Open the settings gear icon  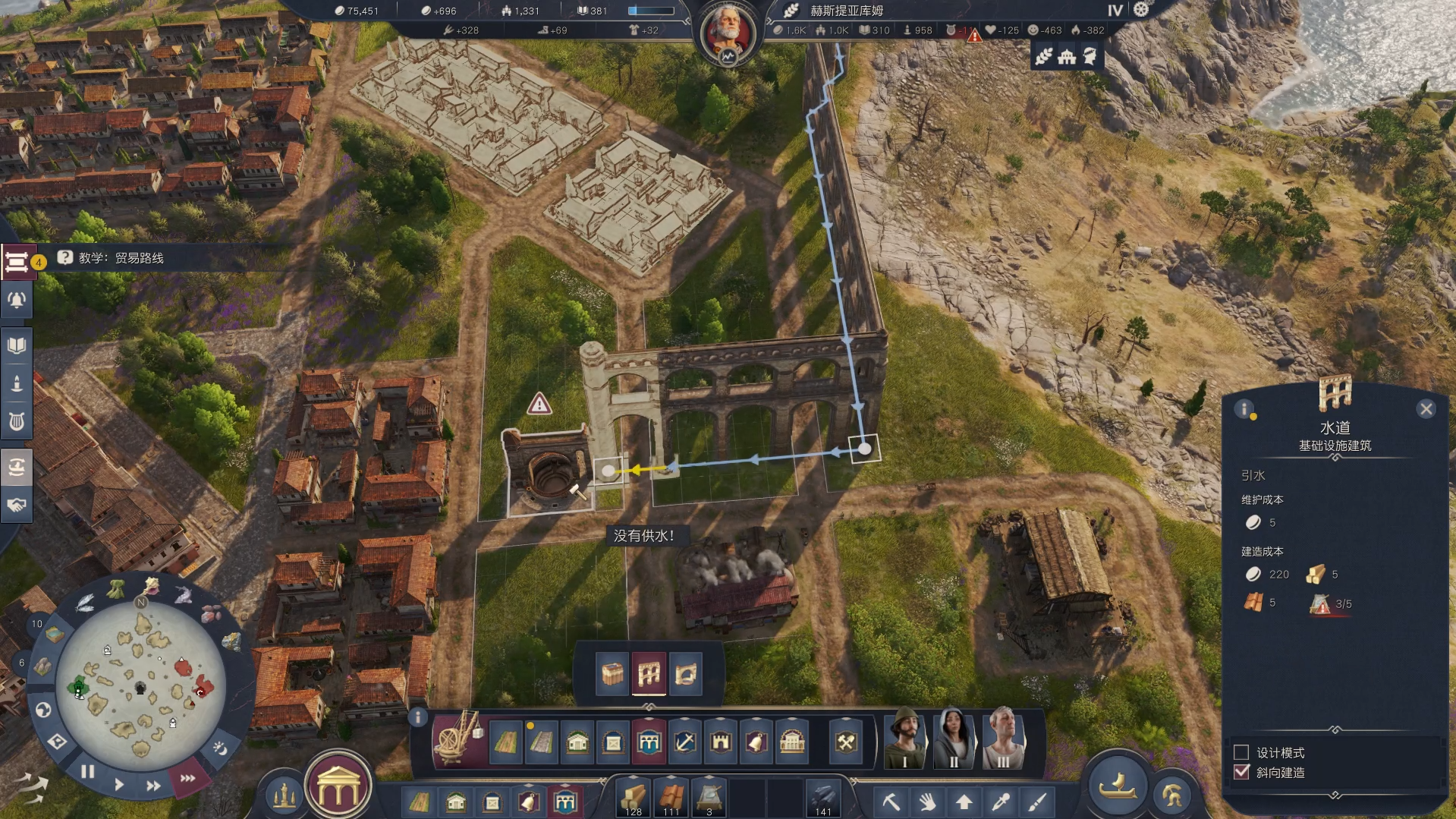pyautogui.click(x=1140, y=10)
